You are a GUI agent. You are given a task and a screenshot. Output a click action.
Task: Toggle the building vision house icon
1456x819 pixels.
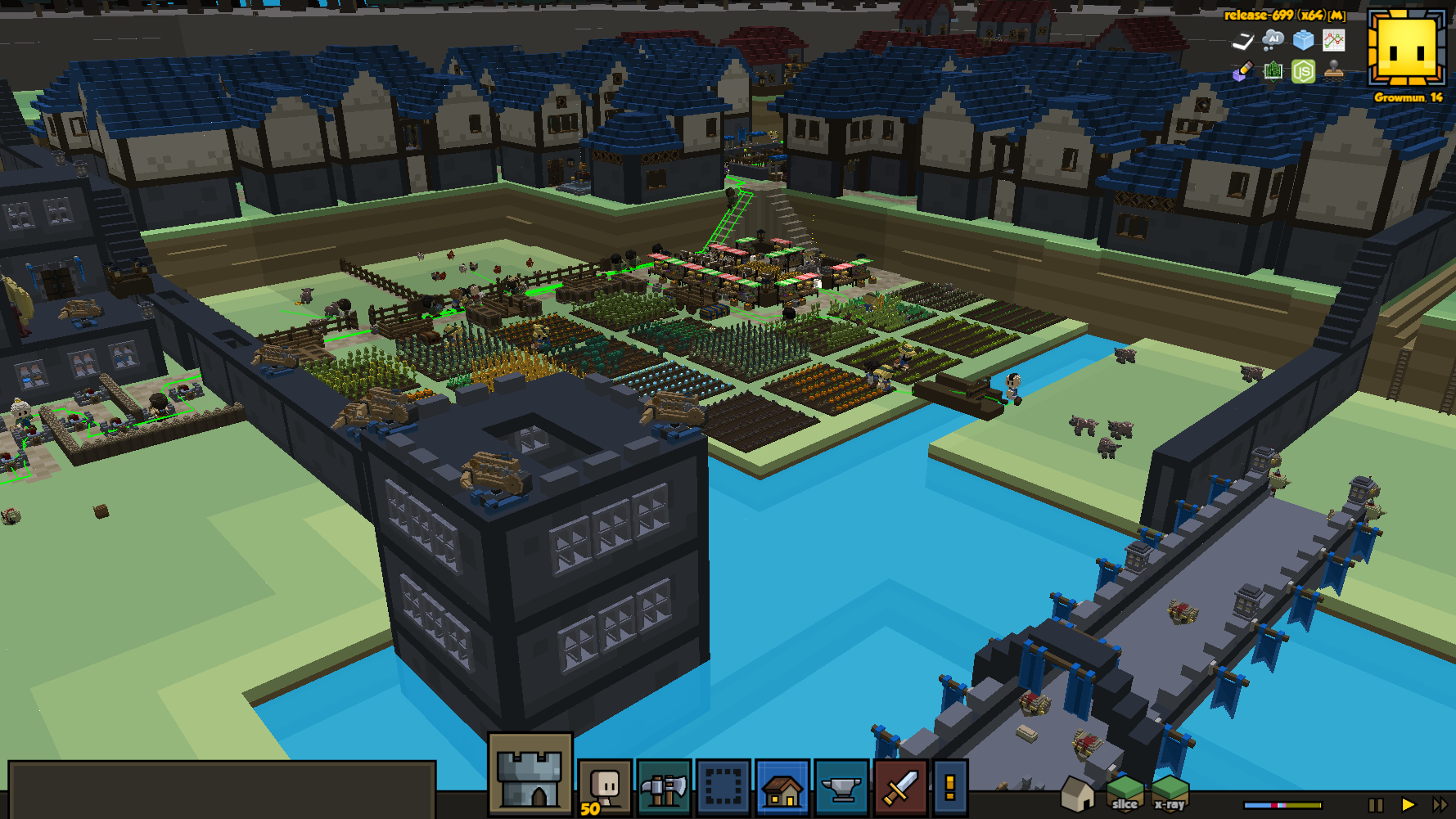pos(1077,794)
